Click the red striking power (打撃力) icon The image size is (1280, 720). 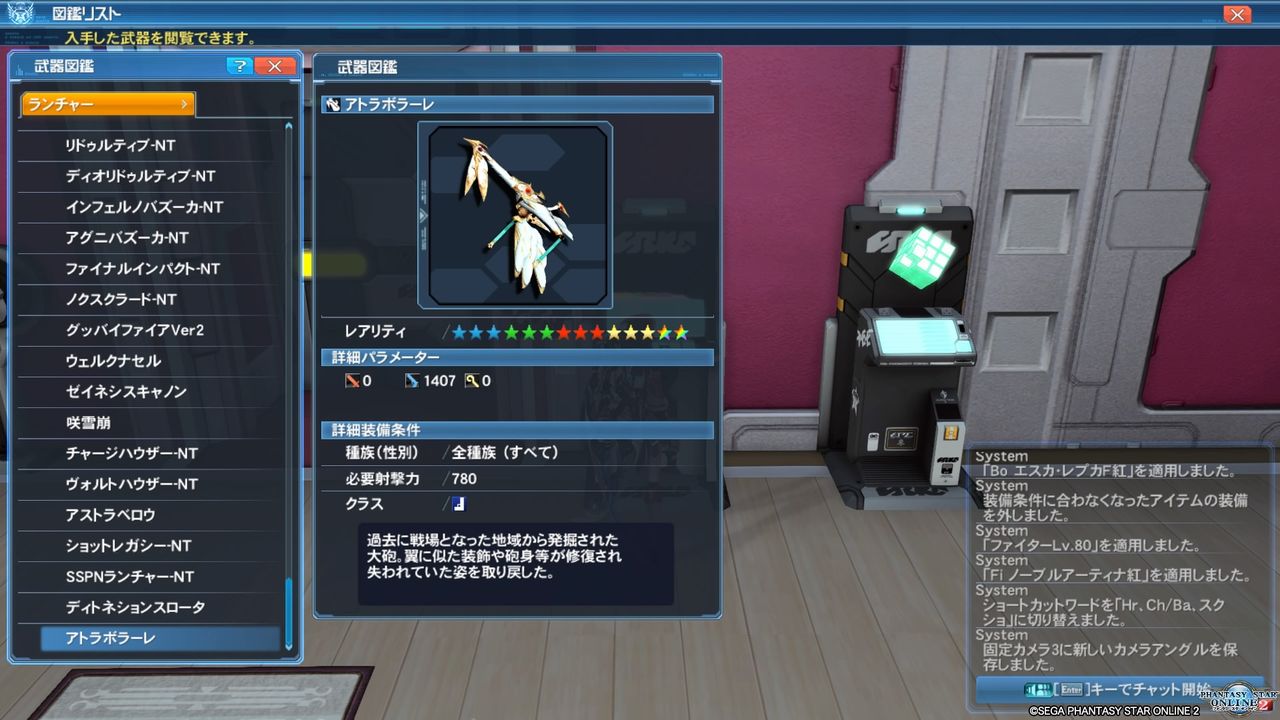click(352, 381)
